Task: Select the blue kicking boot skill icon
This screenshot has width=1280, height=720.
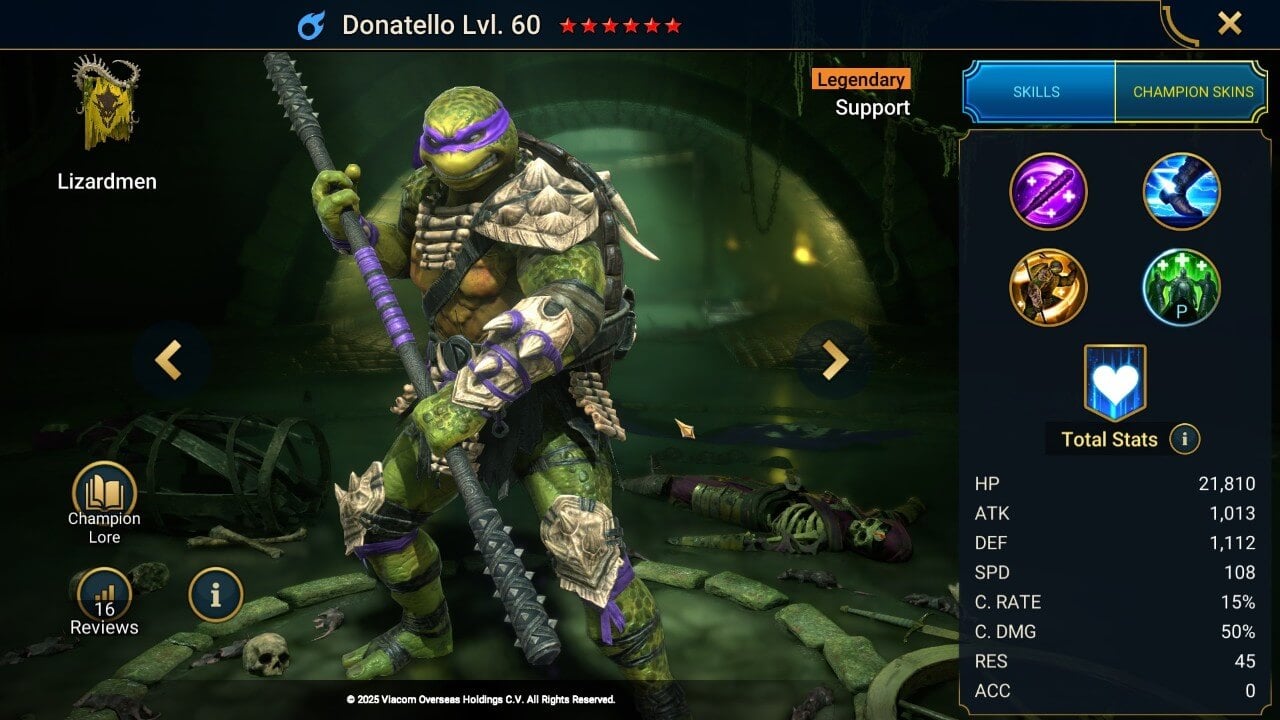Action: pyautogui.click(x=1181, y=192)
